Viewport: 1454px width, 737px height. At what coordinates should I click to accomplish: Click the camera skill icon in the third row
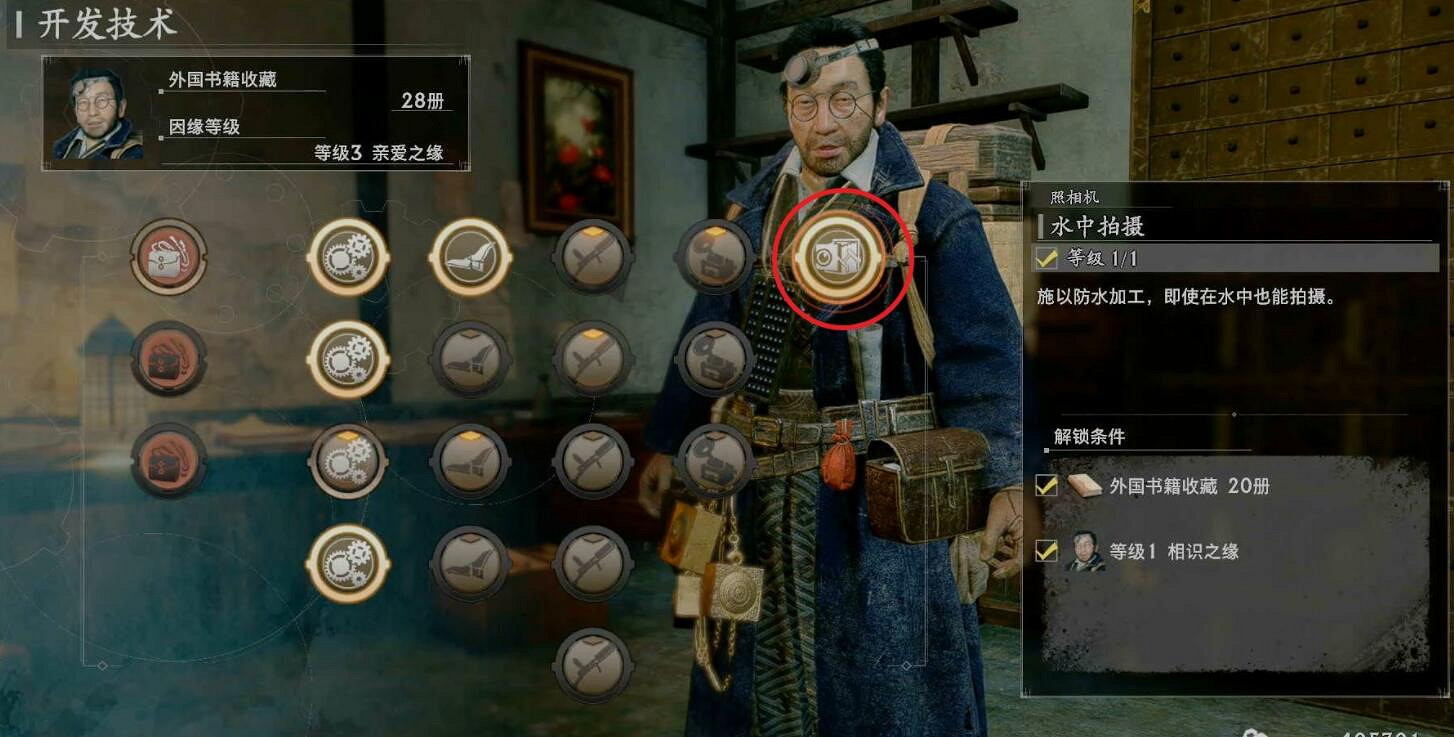tap(714, 458)
